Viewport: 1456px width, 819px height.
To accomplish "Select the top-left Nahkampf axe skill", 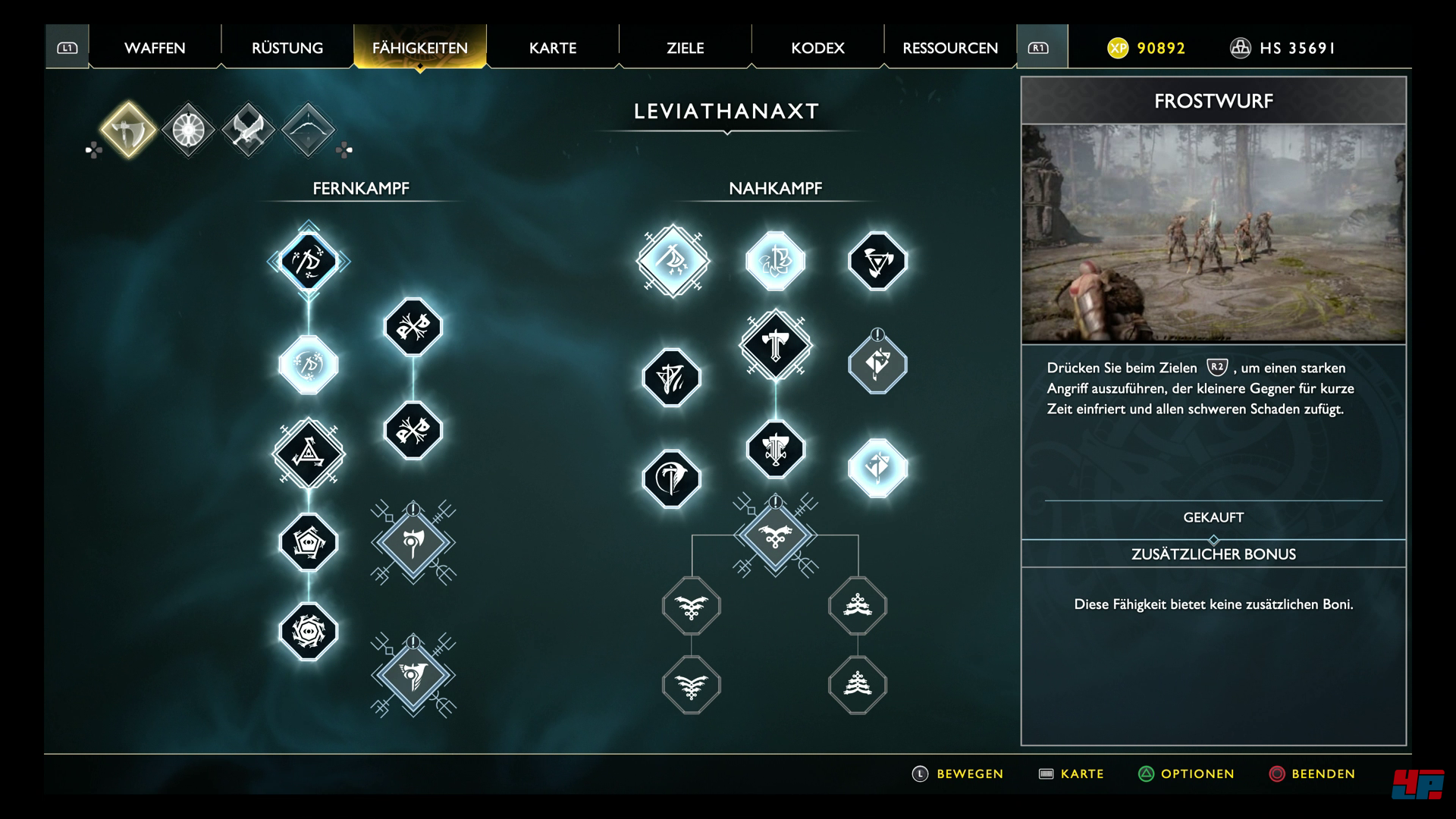I will click(673, 261).
